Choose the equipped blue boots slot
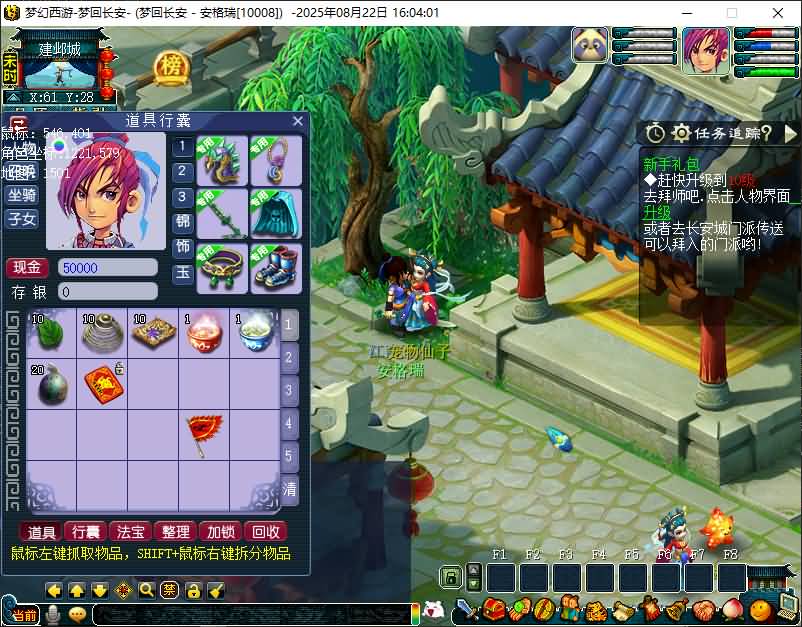The image size is (802, 627). 276,268
